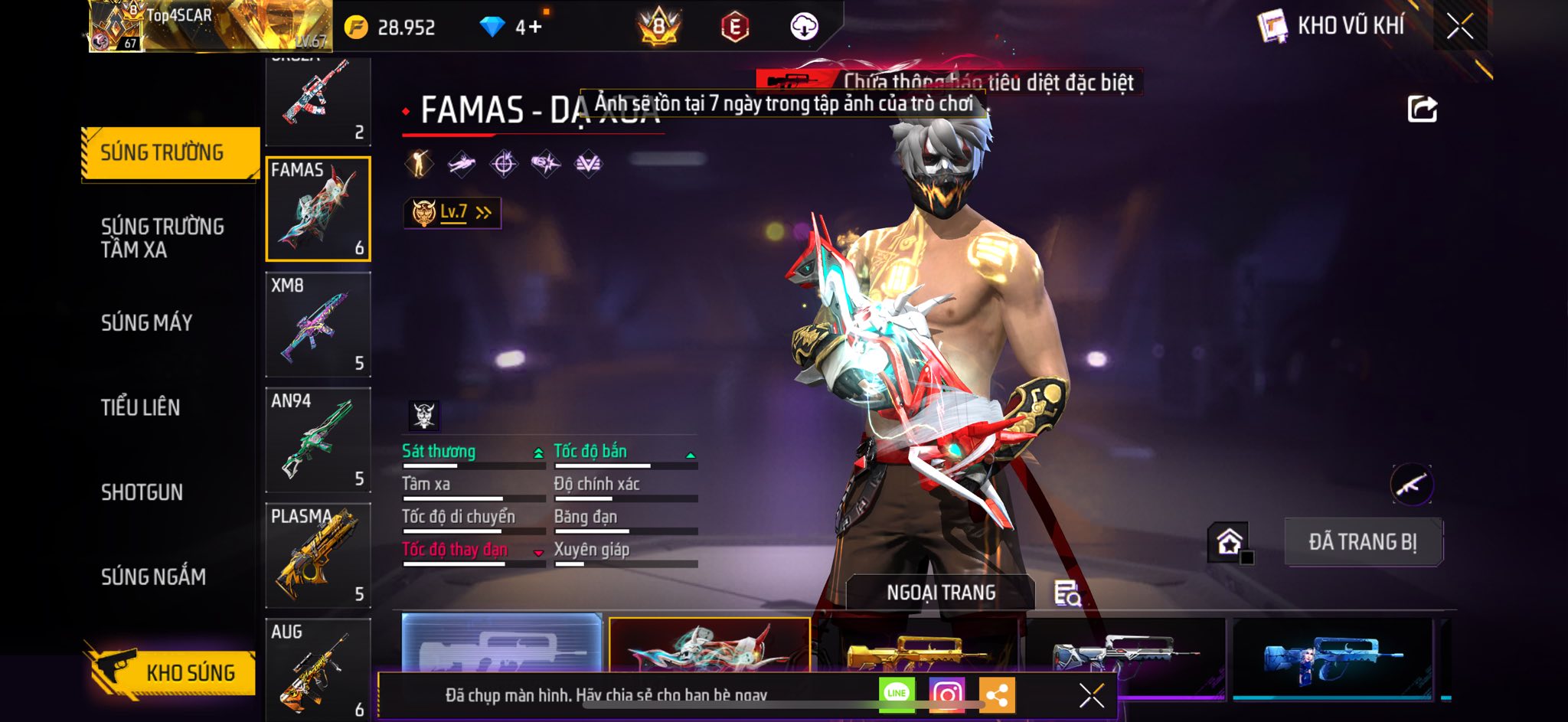Open the Súng Trường Tầm Xa category
The width and height of the screenshot is (1568, 722).
point(162,237)
